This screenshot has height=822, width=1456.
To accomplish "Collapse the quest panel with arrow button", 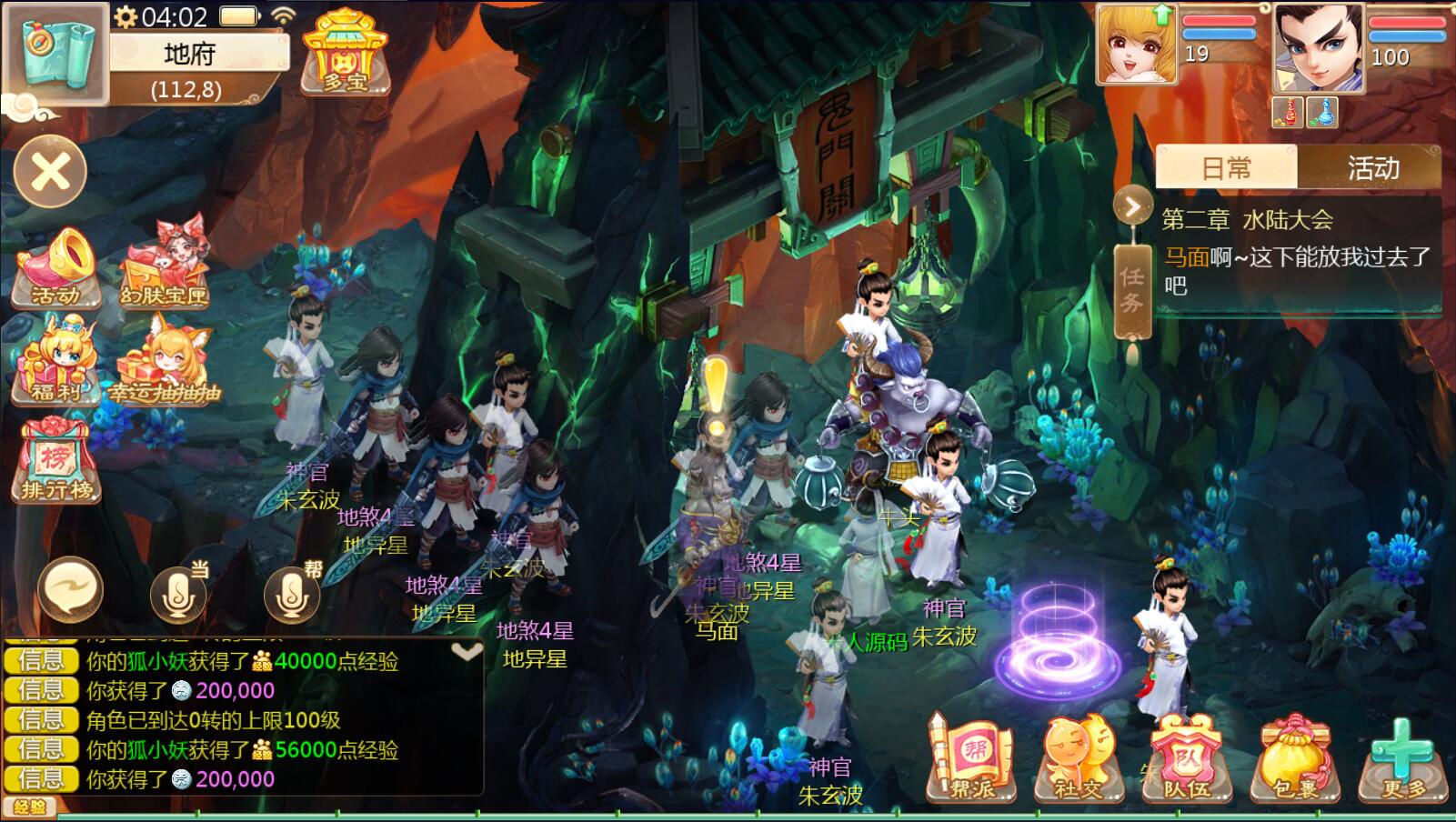I will pos(1132,207).
